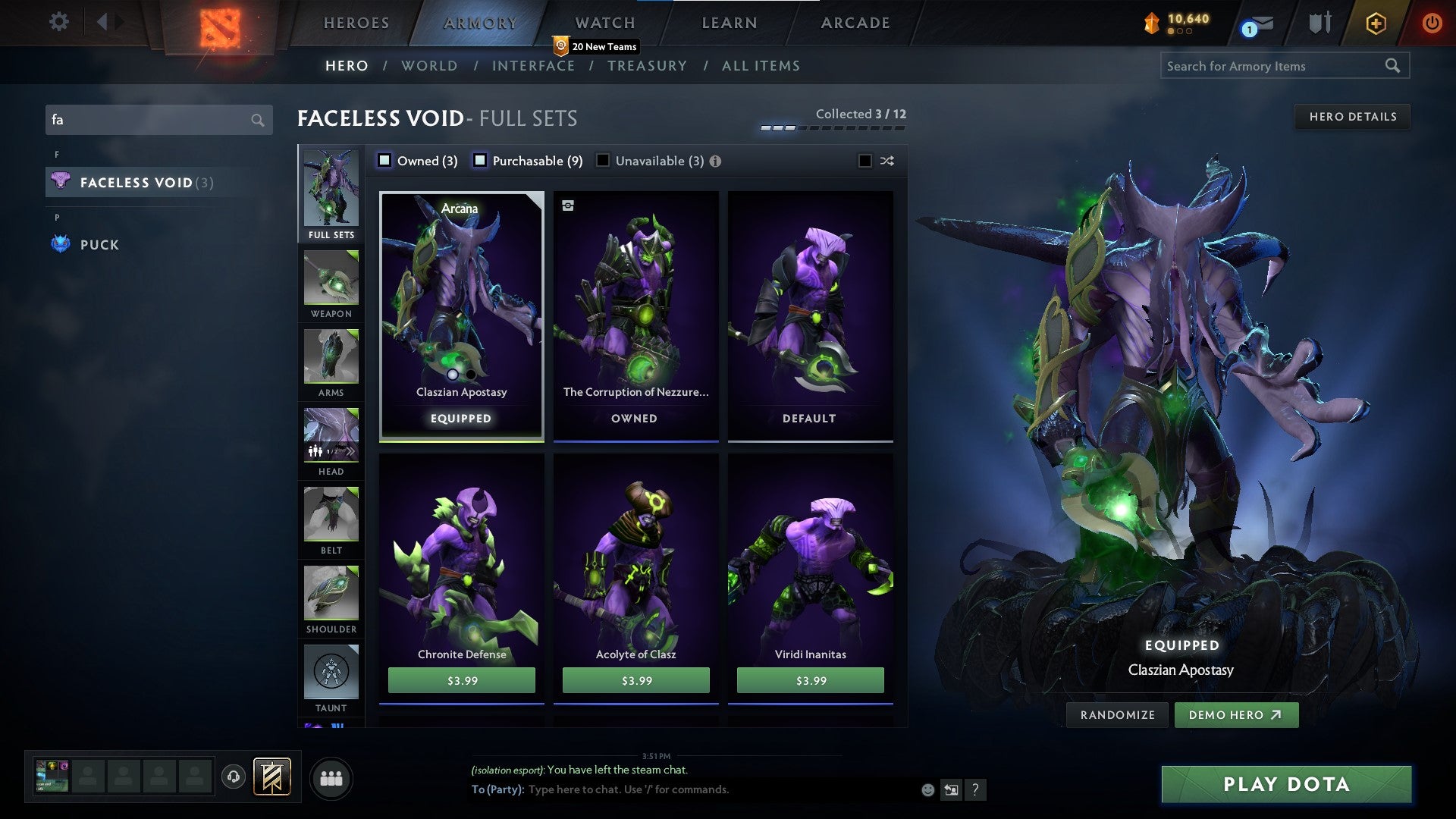The height and width of the screenshot is (819, 1456).
Task: Buy Chronite Defense for $3.99
Action: [462, 680]
